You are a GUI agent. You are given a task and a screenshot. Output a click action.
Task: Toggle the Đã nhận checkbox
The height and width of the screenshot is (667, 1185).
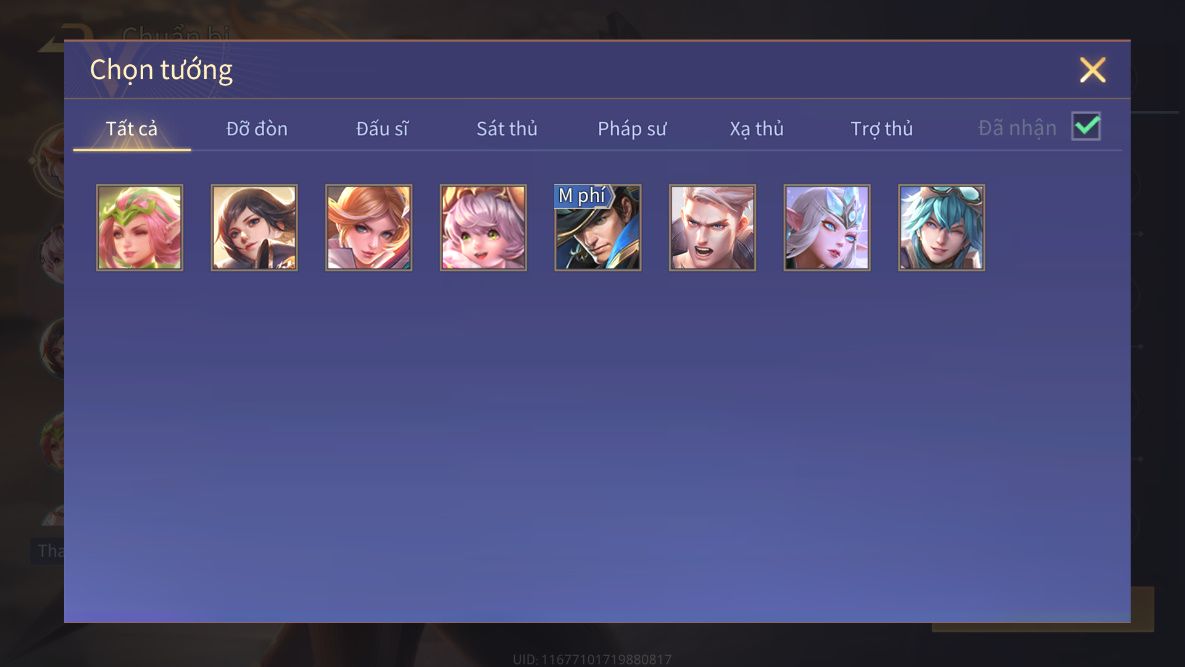1086,127
